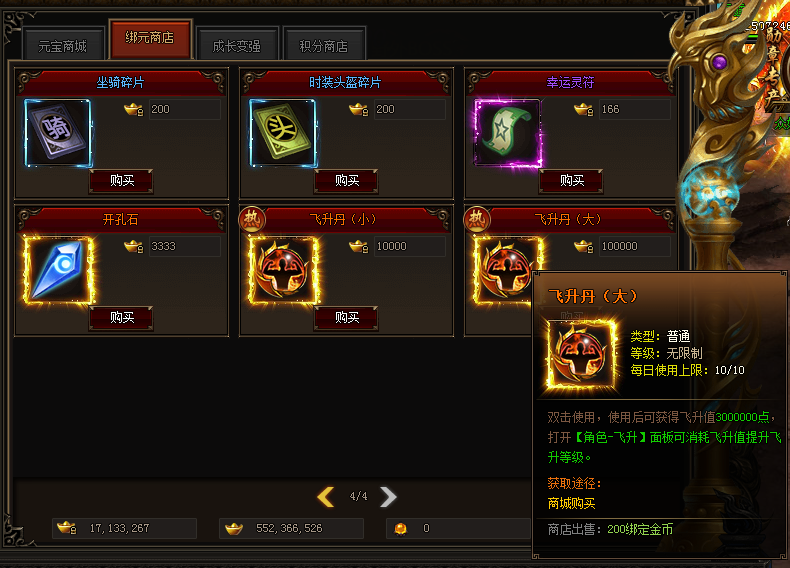Switch to the 元宝商城 tab
Viewport: 790px width, 568px height.
62,46
